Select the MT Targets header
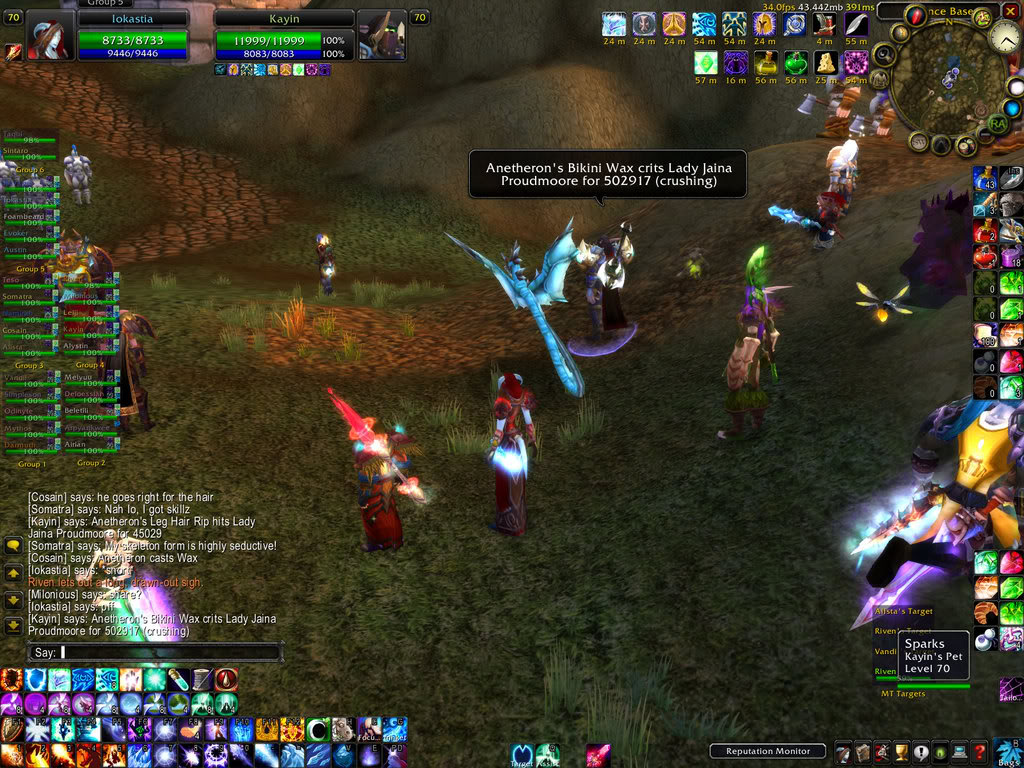This screenshot has height=768, width=1024. pyautogui.click(x=902, y=693)
